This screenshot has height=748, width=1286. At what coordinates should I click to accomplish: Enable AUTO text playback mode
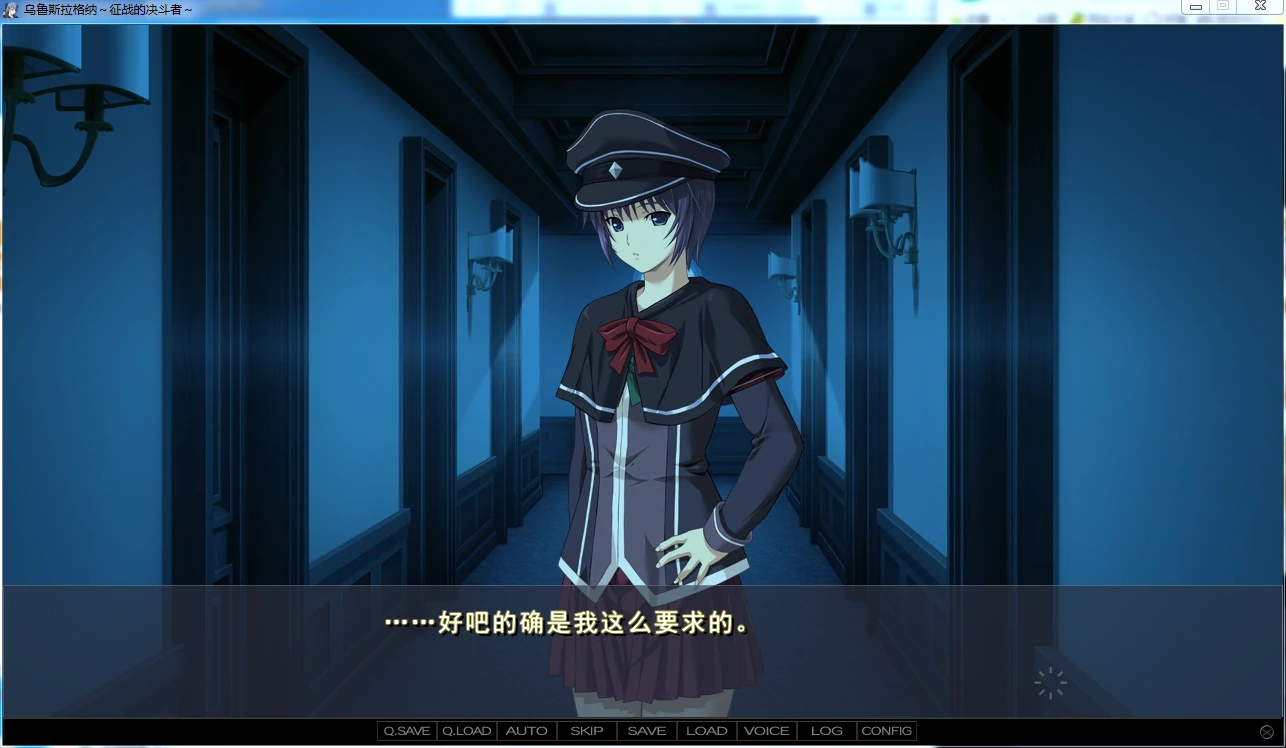click(x=526, y=730)
